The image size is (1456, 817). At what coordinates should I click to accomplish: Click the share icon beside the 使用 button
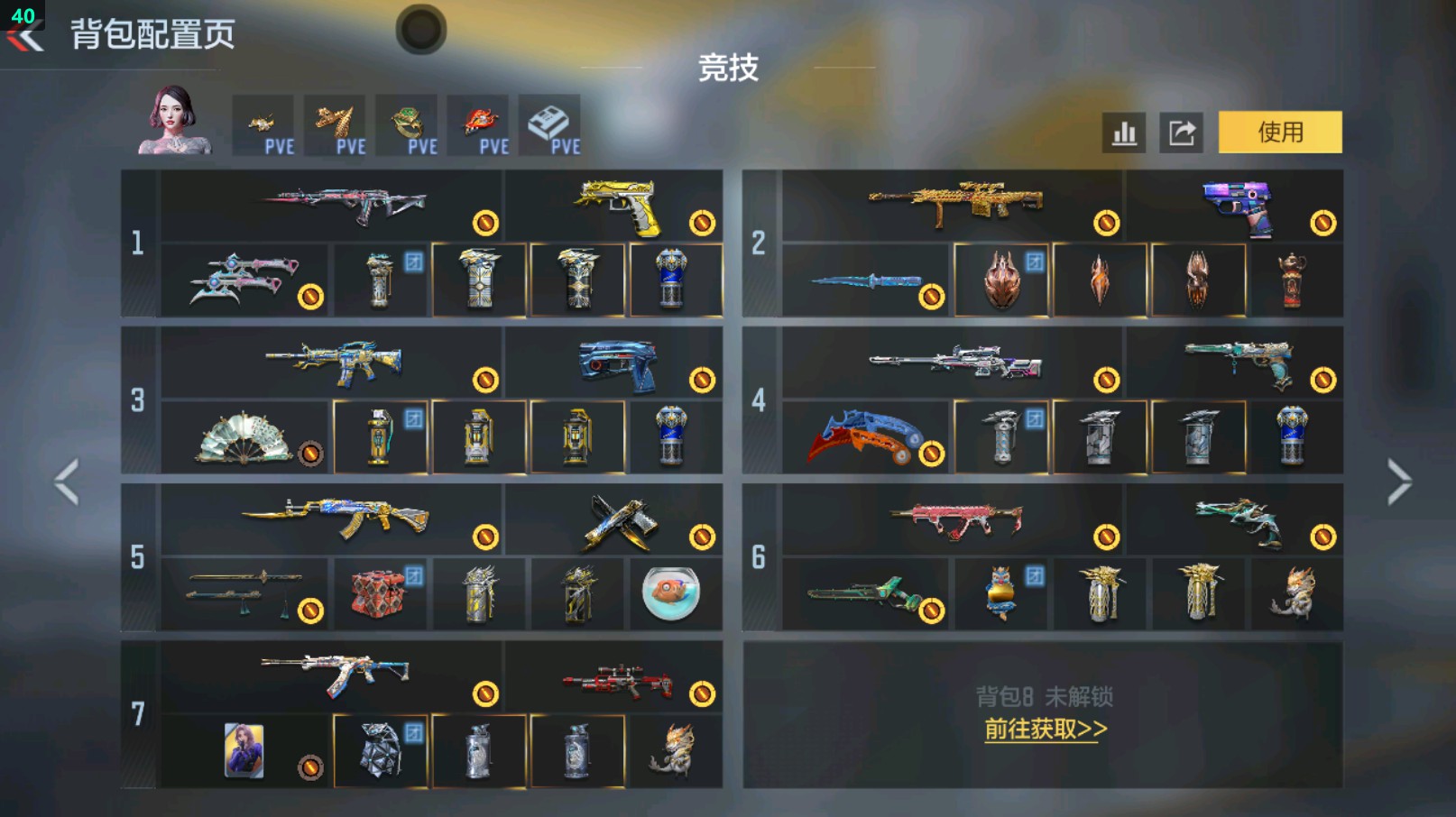click(x=1182, y=132)
